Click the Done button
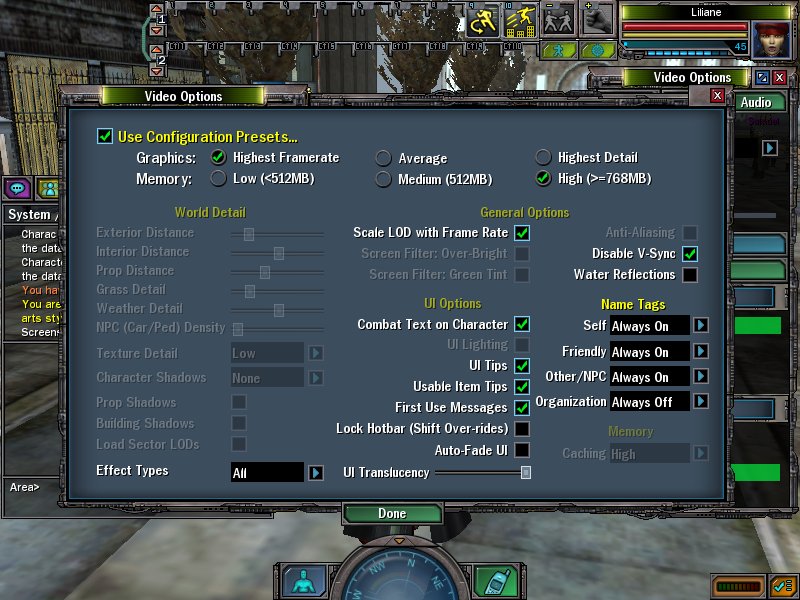 click(x=392, y=513)
